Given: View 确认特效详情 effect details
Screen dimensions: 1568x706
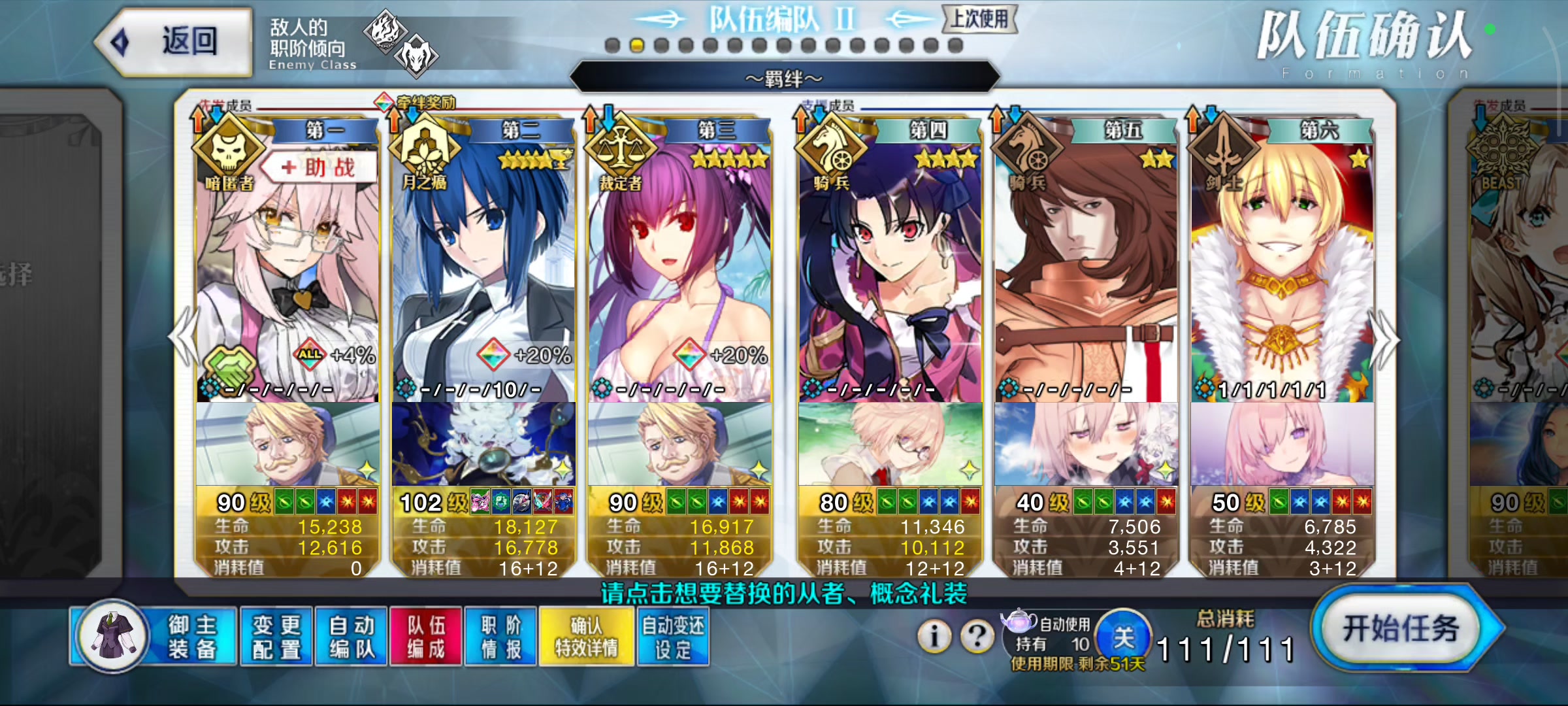Looking at the screenshot, I should point(586,637).
